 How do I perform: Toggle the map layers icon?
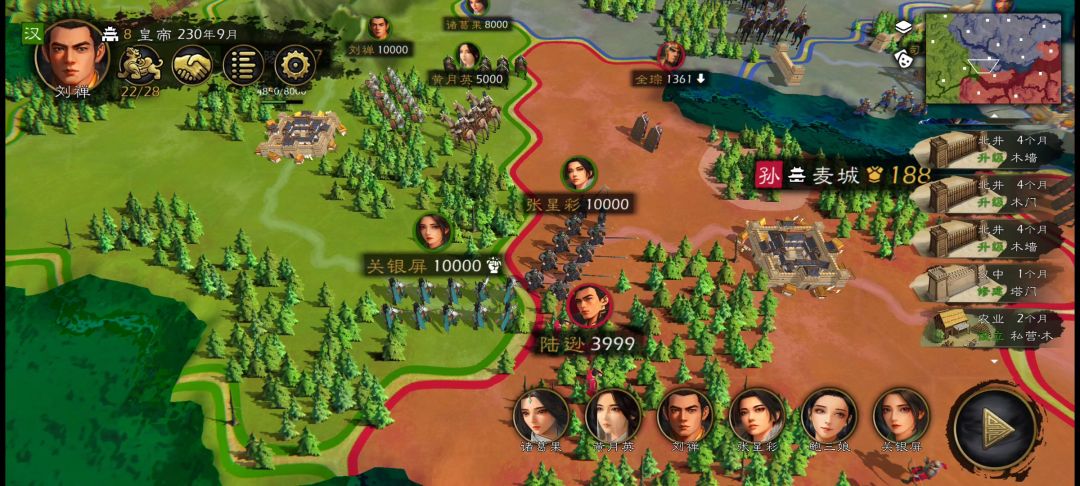[903, 27]
